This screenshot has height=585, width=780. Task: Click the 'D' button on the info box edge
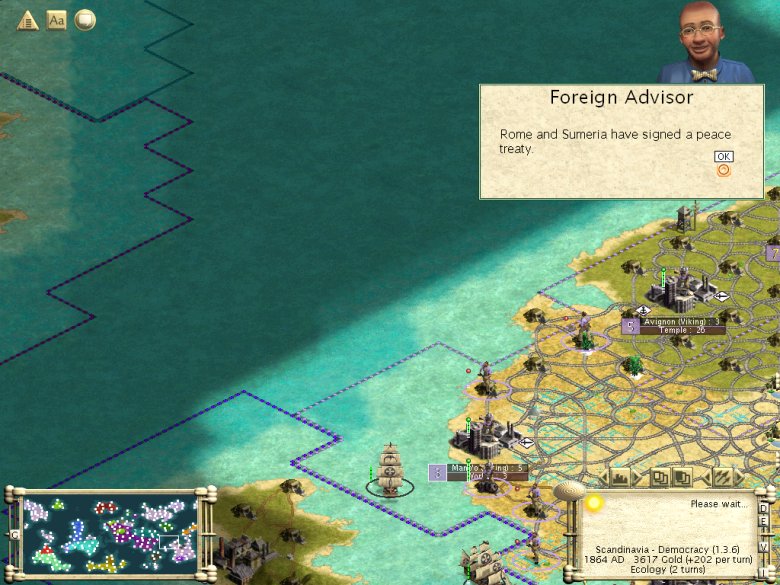pyautogui.click(x=765, y=507)
